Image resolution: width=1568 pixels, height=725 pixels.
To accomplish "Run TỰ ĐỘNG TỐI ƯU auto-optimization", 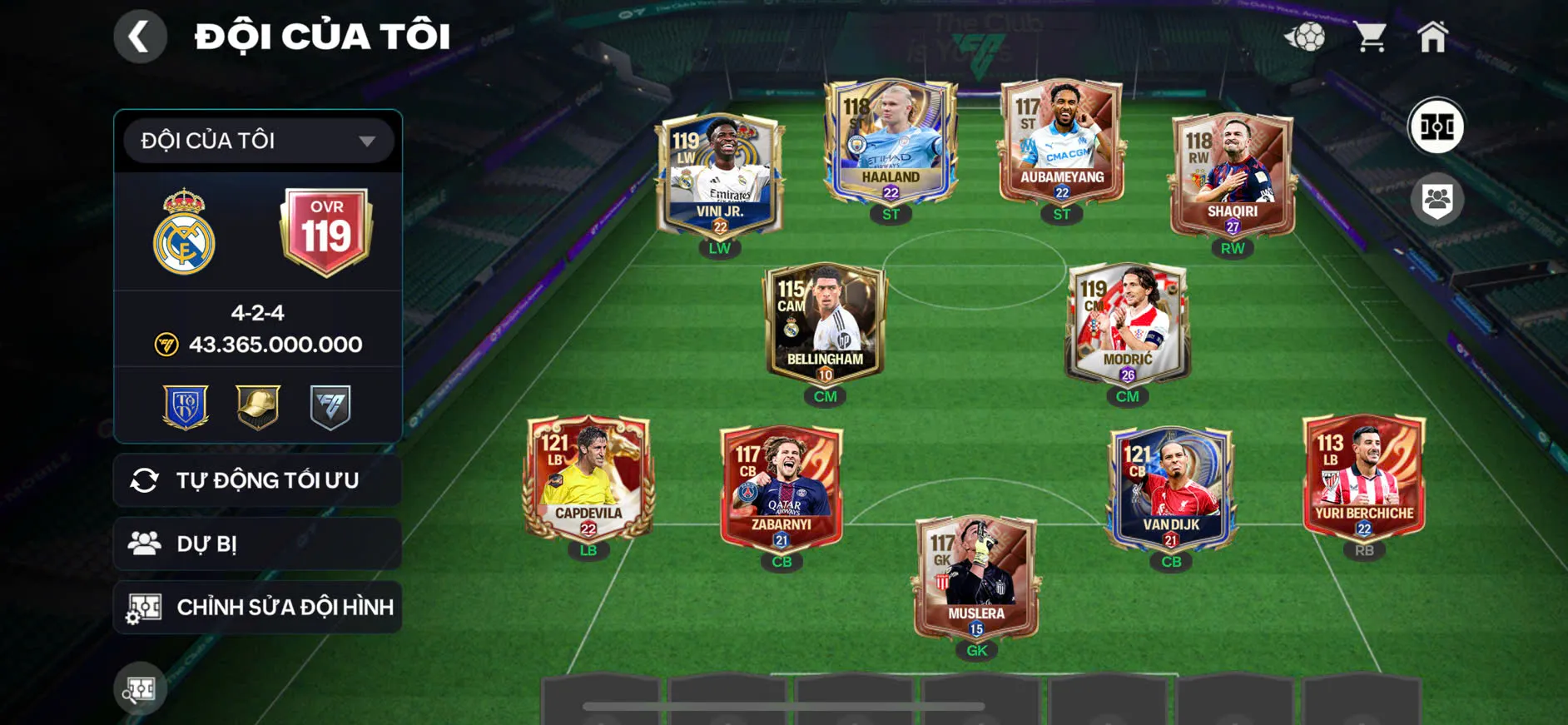I will coord(256,480).
